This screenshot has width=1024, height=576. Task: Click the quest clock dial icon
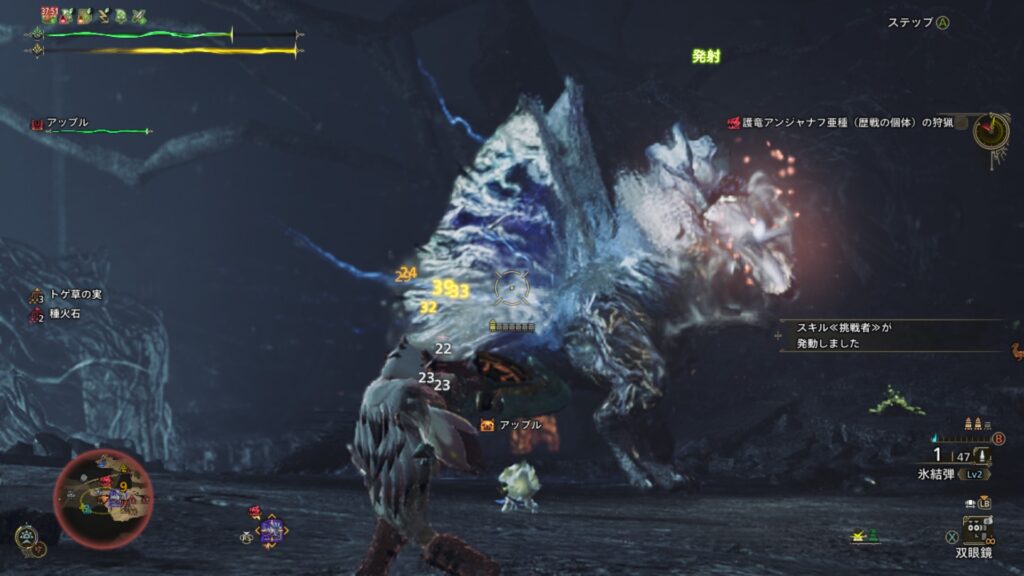click(x=990, y=131)
